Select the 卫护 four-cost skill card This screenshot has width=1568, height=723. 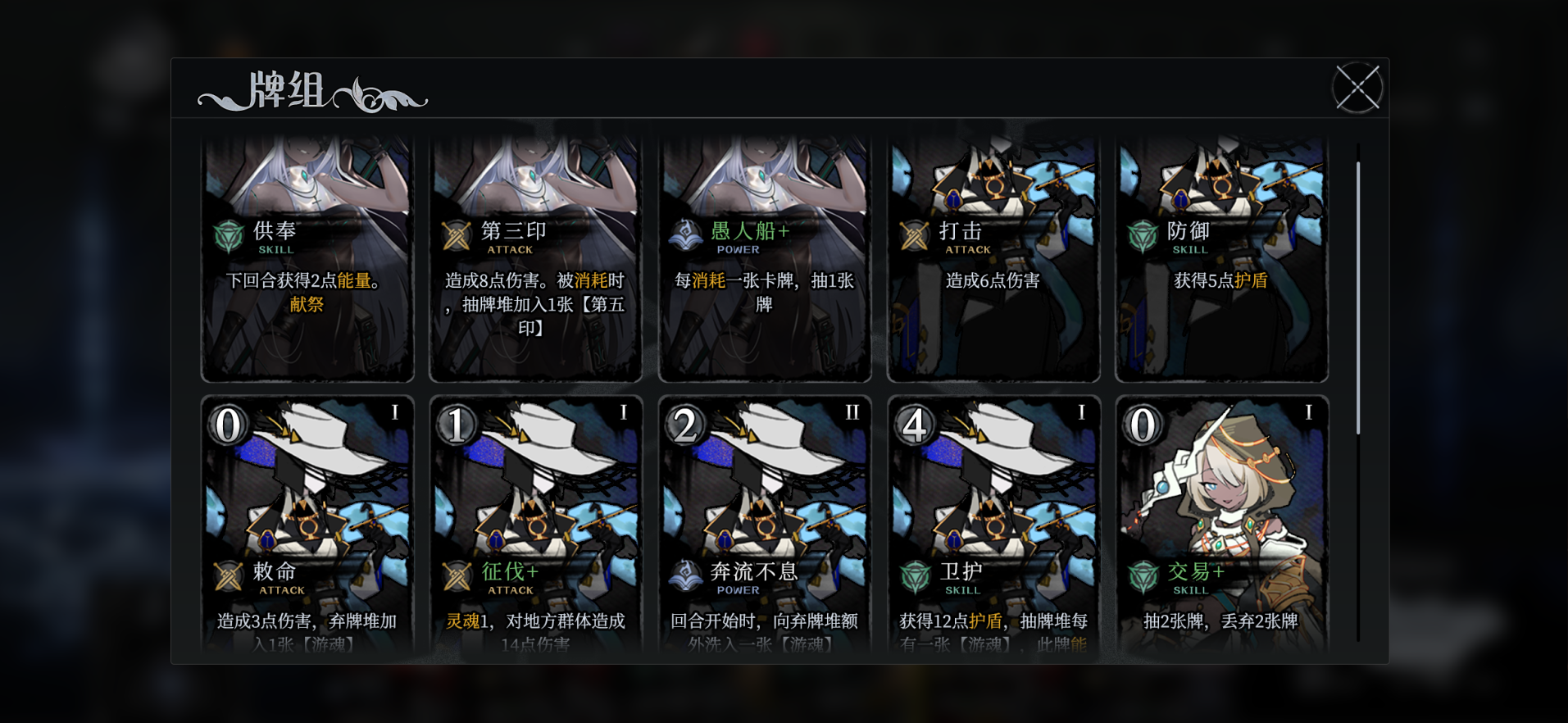(993, 525)
